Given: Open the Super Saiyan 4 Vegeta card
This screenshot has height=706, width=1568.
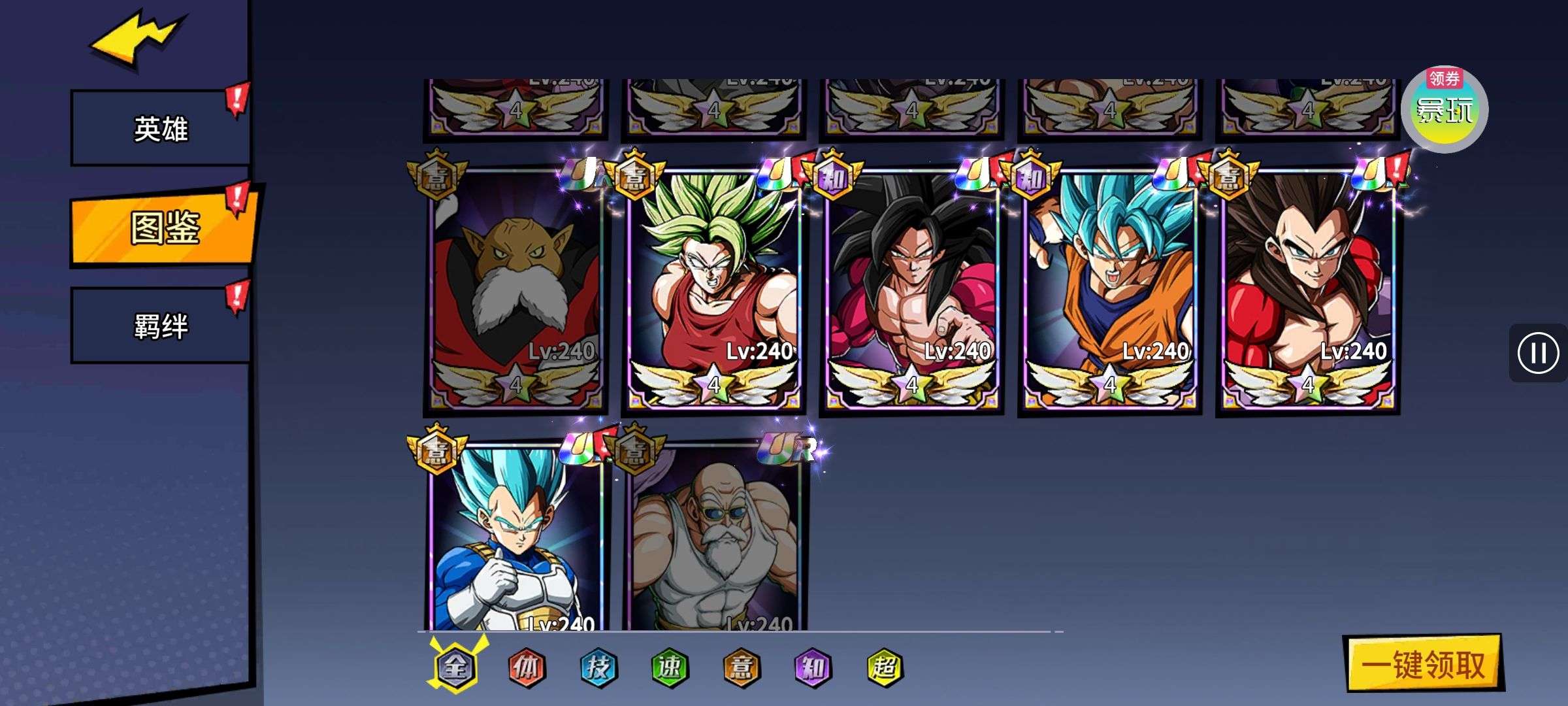Looking at the screenshot, I should 1307,288.
